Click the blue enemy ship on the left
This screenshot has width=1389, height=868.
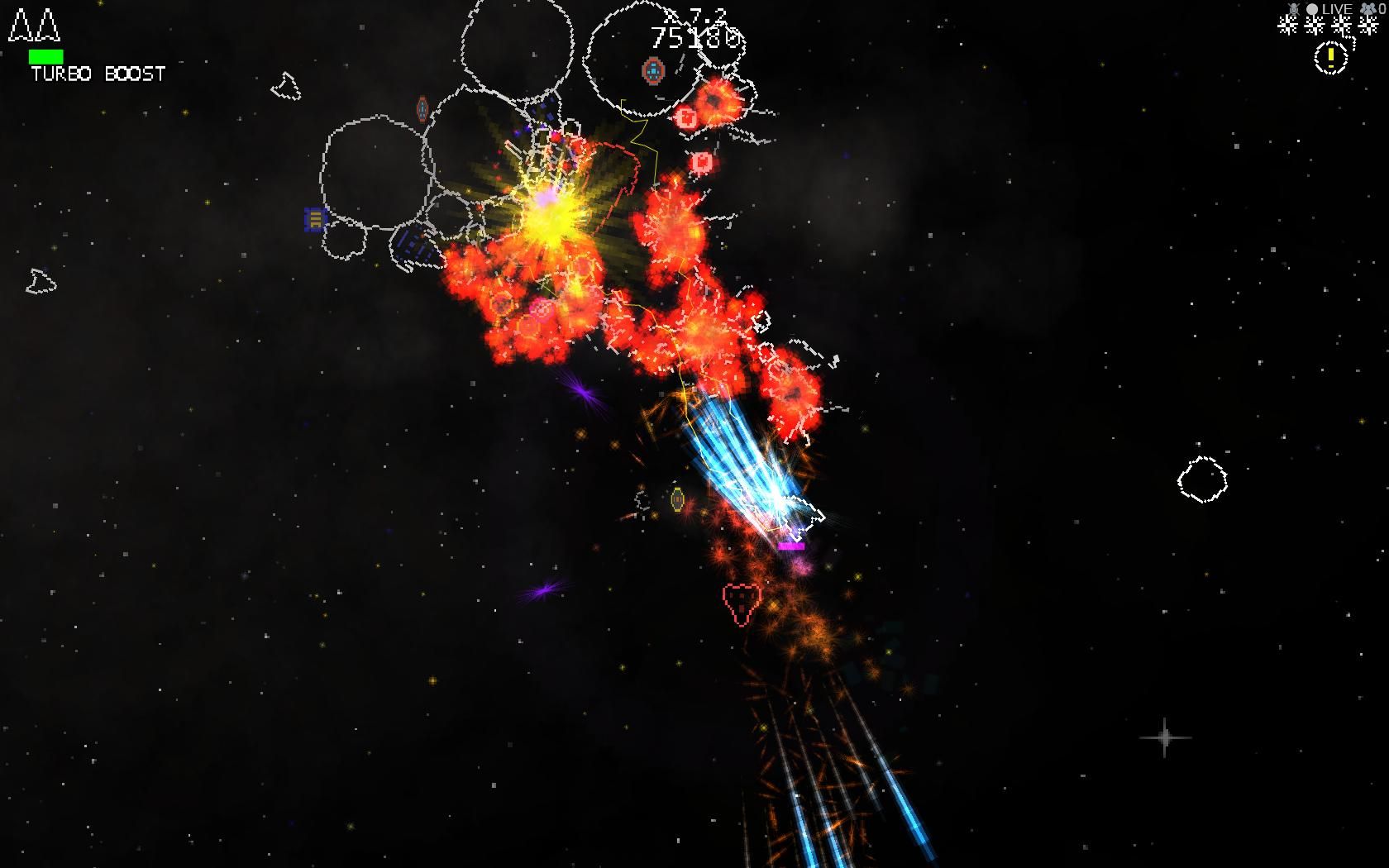315,221
